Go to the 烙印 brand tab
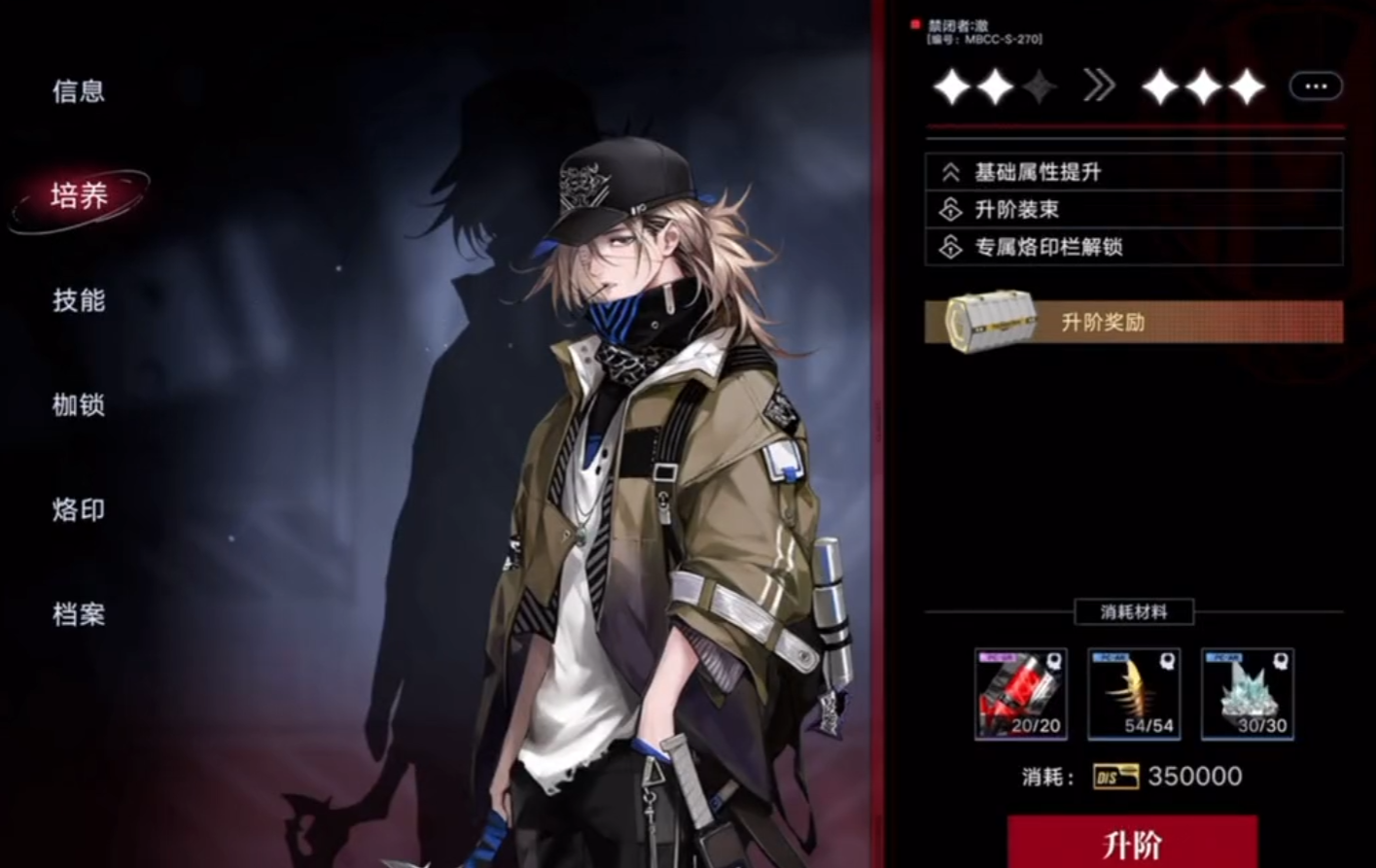This screenshot has width=1376, height=868. pyautogui.click(x=79, y=509)
